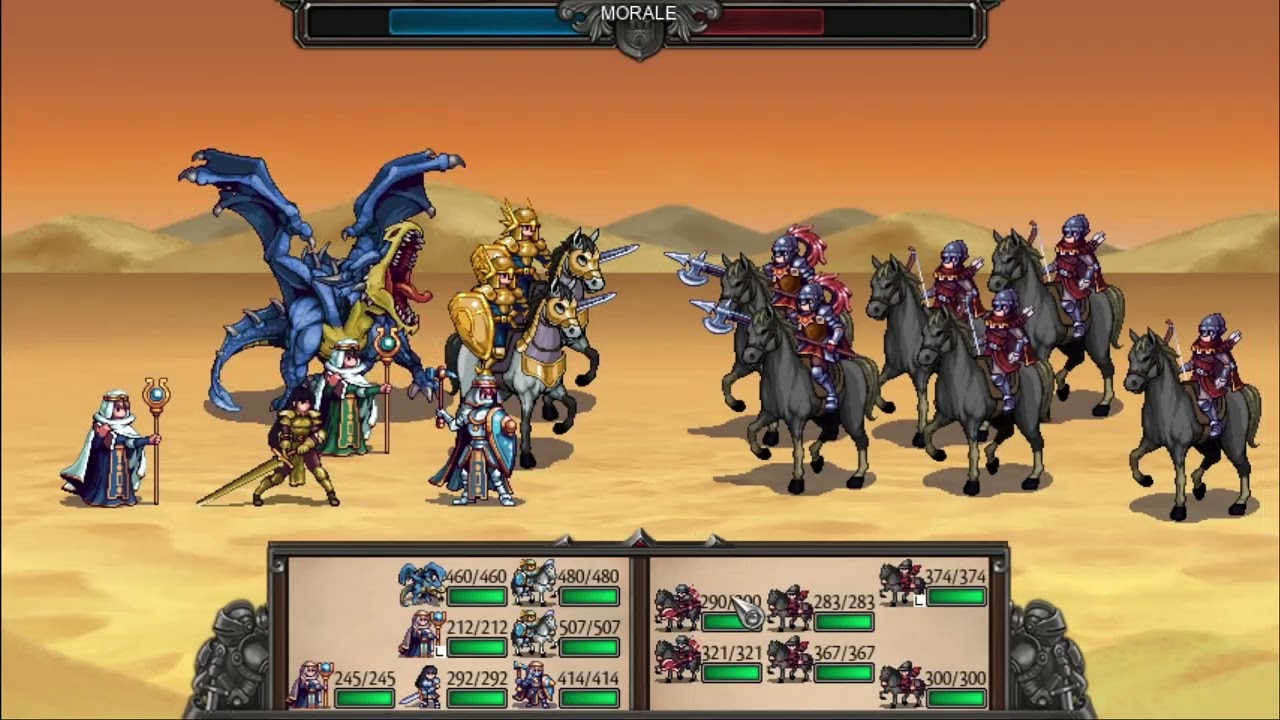Select the golden knight portrait with 507 HP
This screenshot has height=720, width=1280.
534,634
